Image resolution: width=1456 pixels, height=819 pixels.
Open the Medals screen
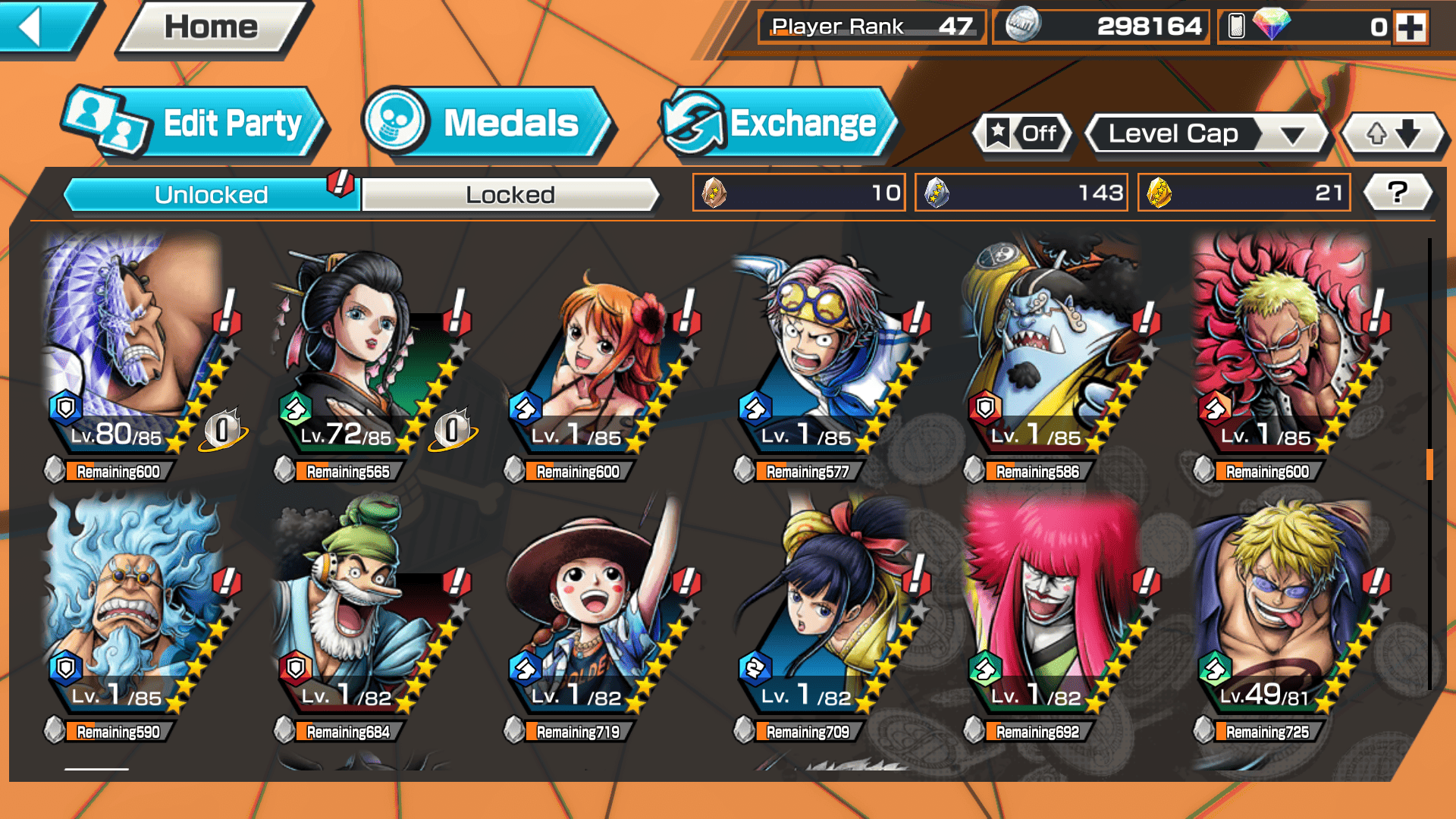485,124
